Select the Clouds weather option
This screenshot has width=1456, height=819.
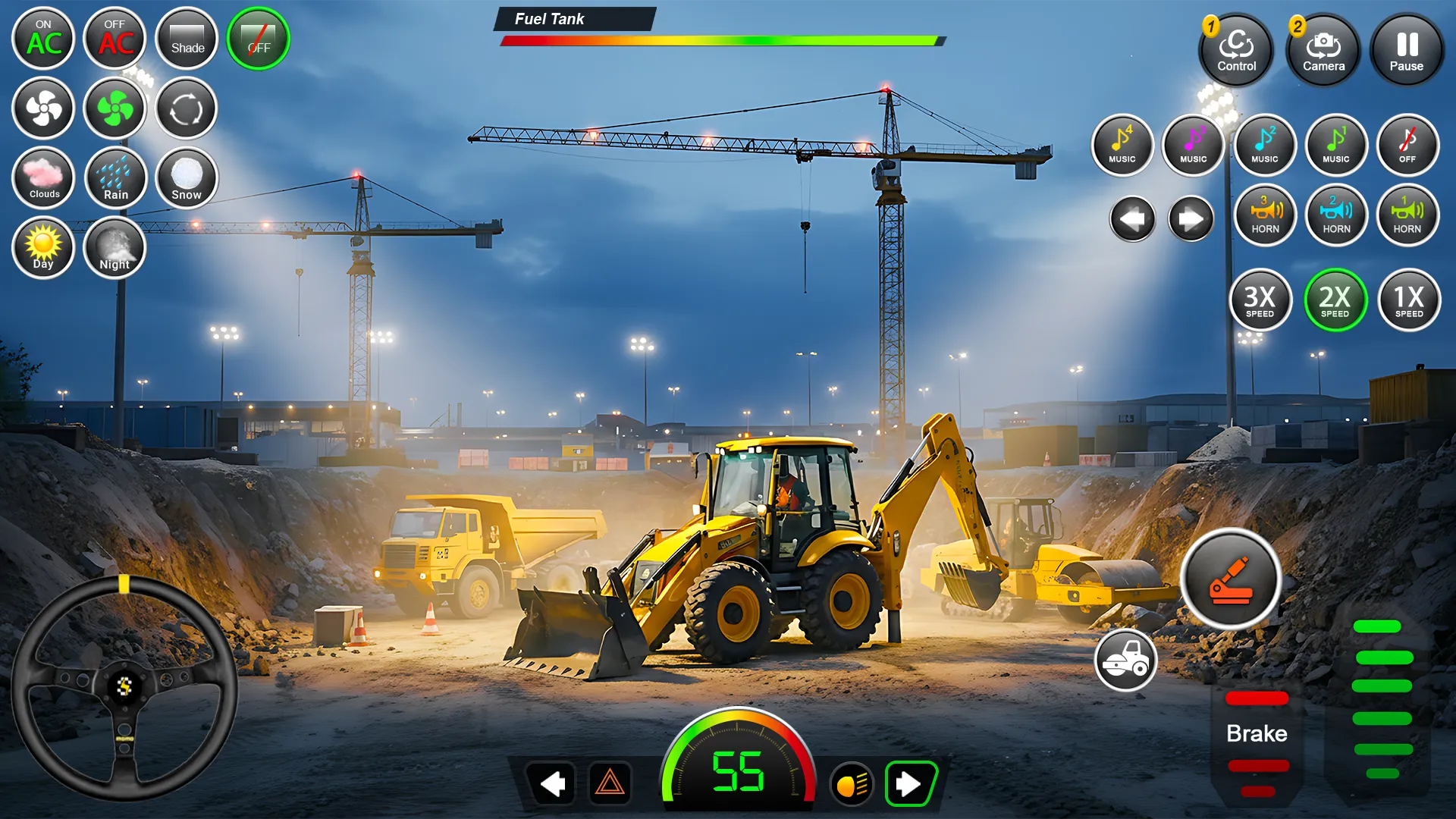(x=43, y=178)
